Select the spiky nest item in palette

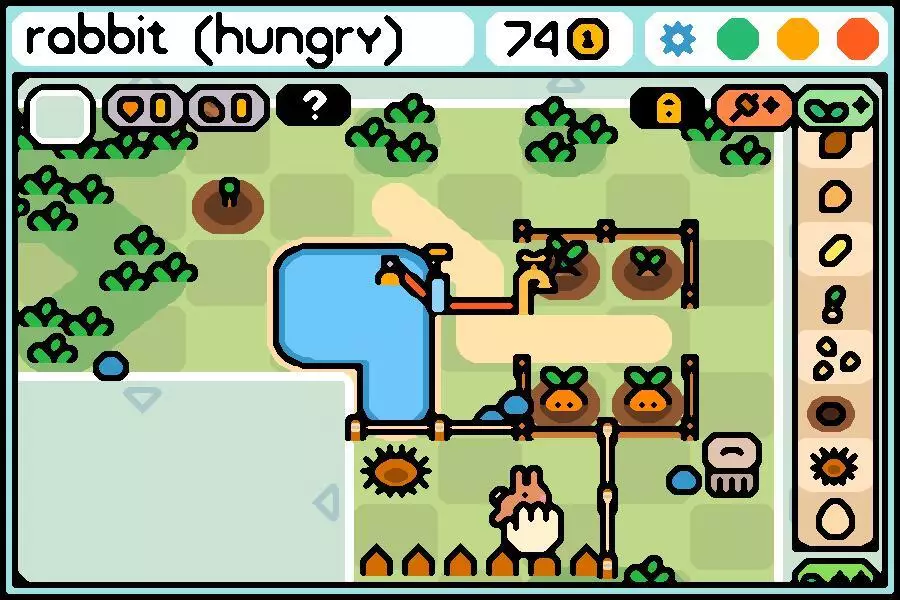[834, 465]
